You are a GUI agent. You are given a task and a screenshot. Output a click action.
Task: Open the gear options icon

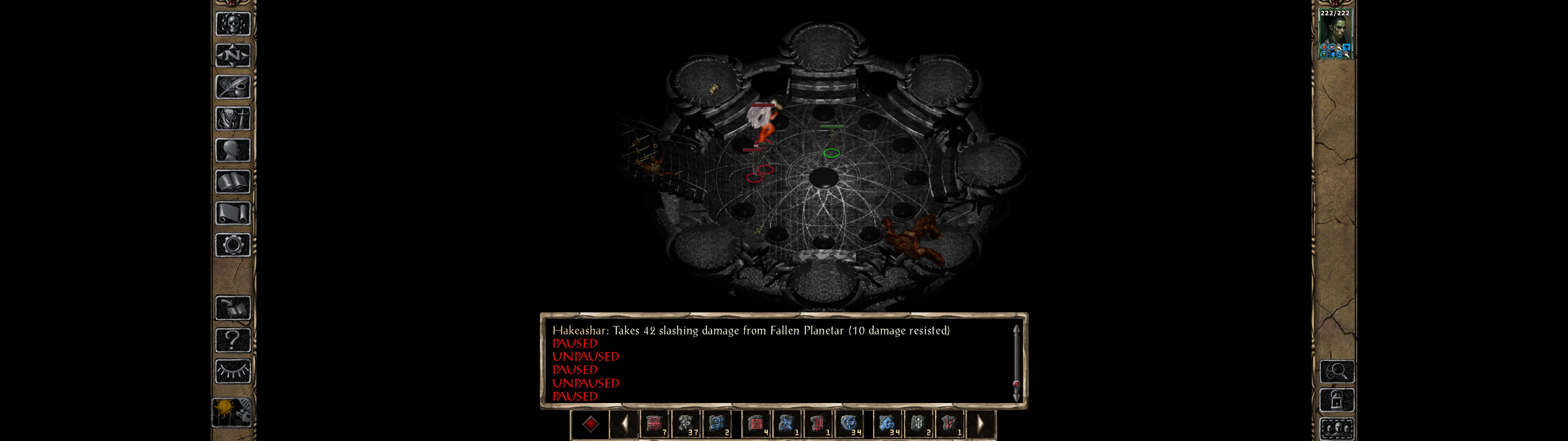click(233, 246)
